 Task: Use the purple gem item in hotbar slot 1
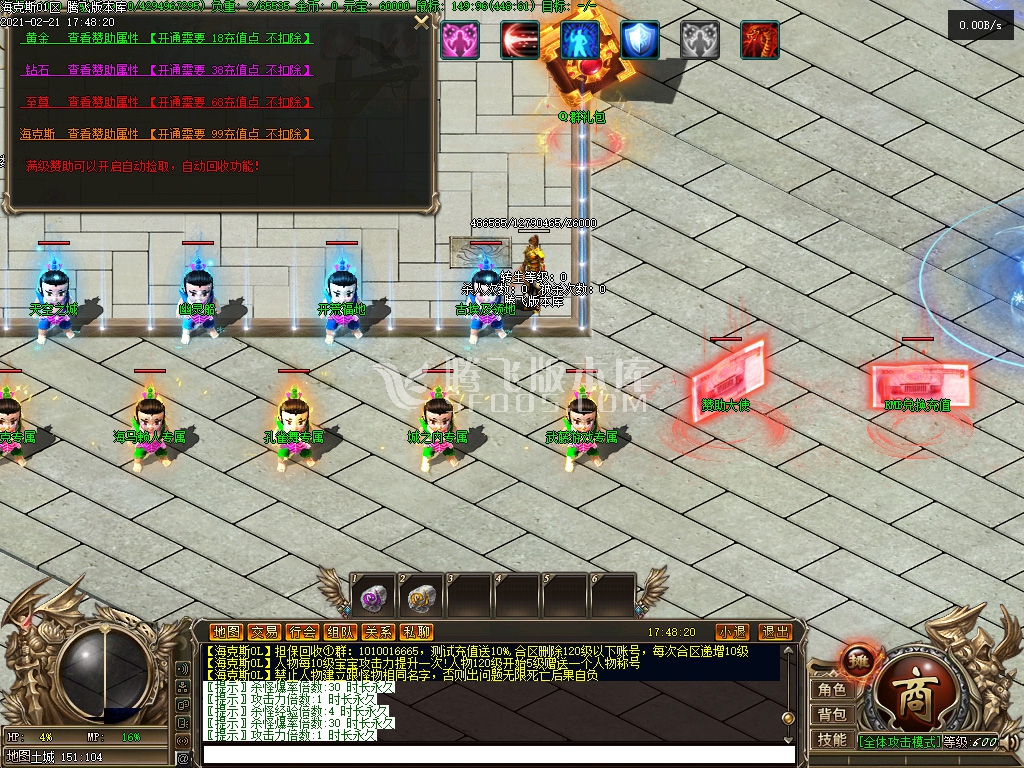pyautogui.click(x=373, y=598)
